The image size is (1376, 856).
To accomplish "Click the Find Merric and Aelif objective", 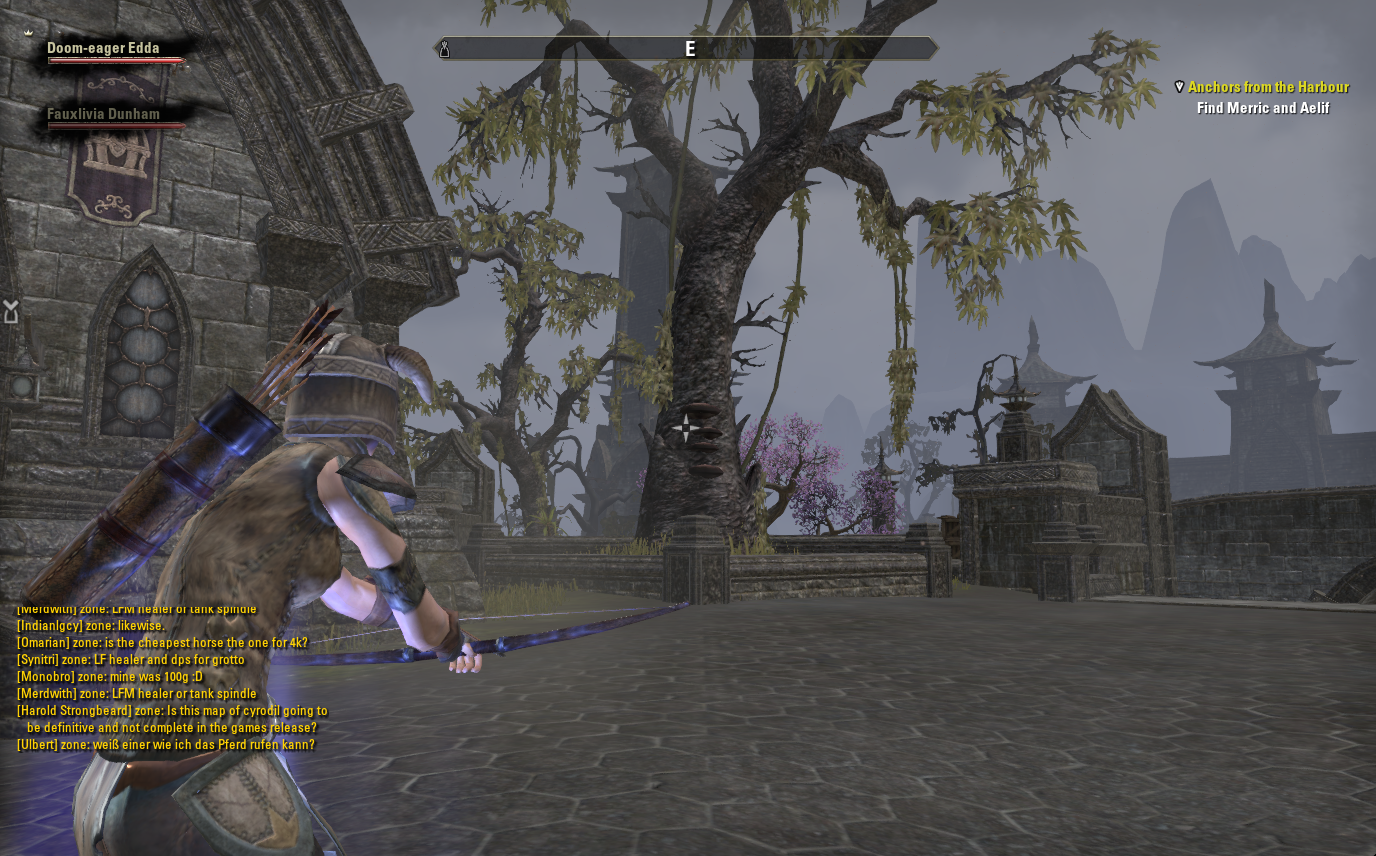I will point(1263,108).
